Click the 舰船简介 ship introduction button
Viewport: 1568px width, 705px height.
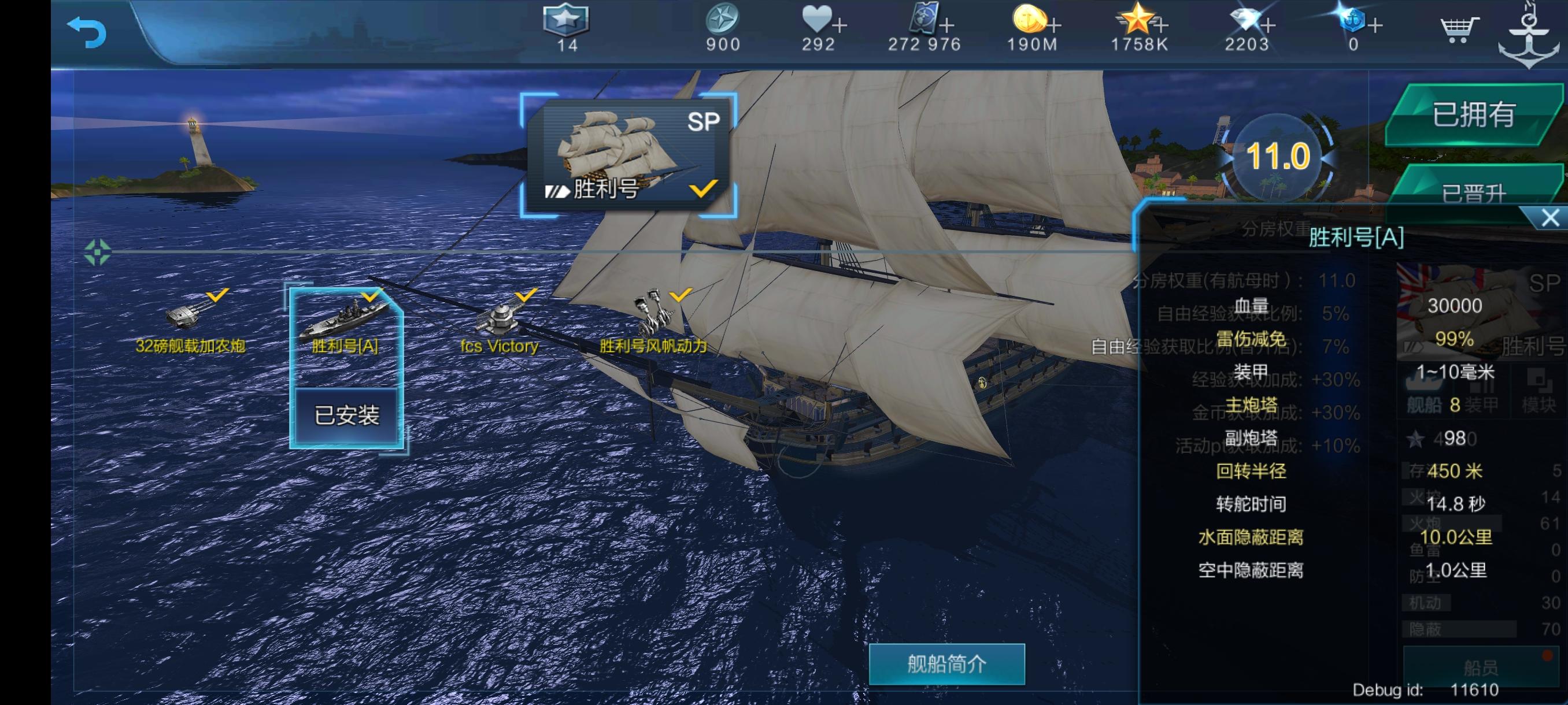point(944,664)
